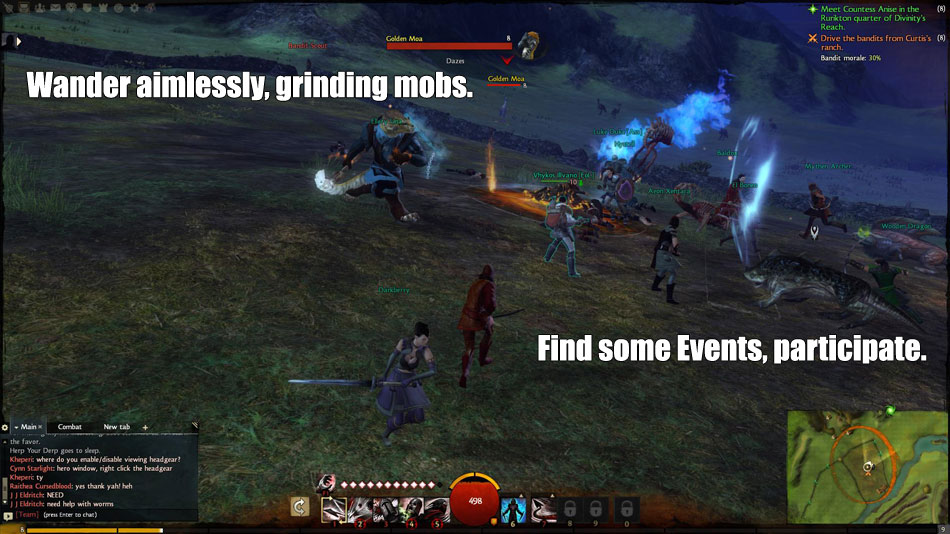Select the Main chat tab
The width and height of the screenshot is (950, 534).
27,427
